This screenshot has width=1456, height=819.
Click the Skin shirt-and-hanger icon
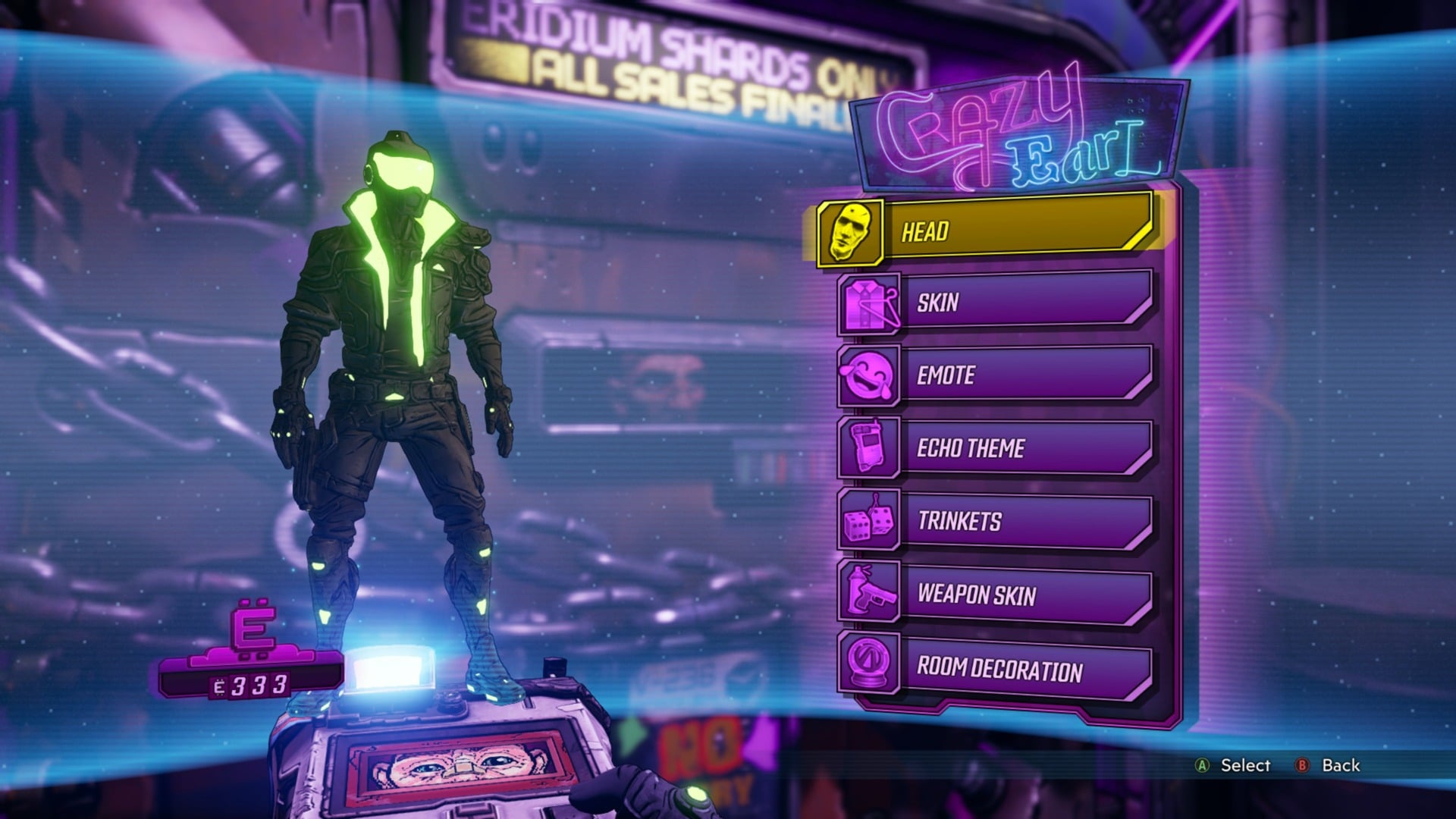tap(869, 304)
